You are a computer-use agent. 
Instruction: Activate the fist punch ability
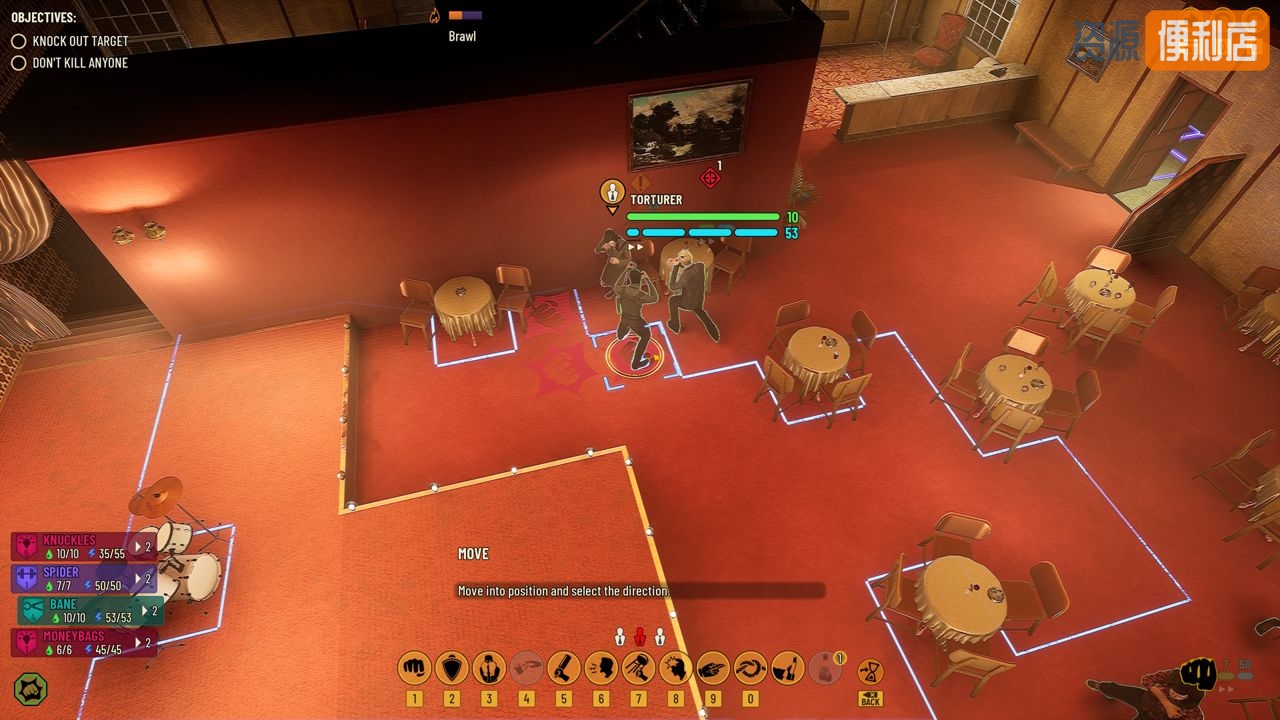tap(414, 667)
